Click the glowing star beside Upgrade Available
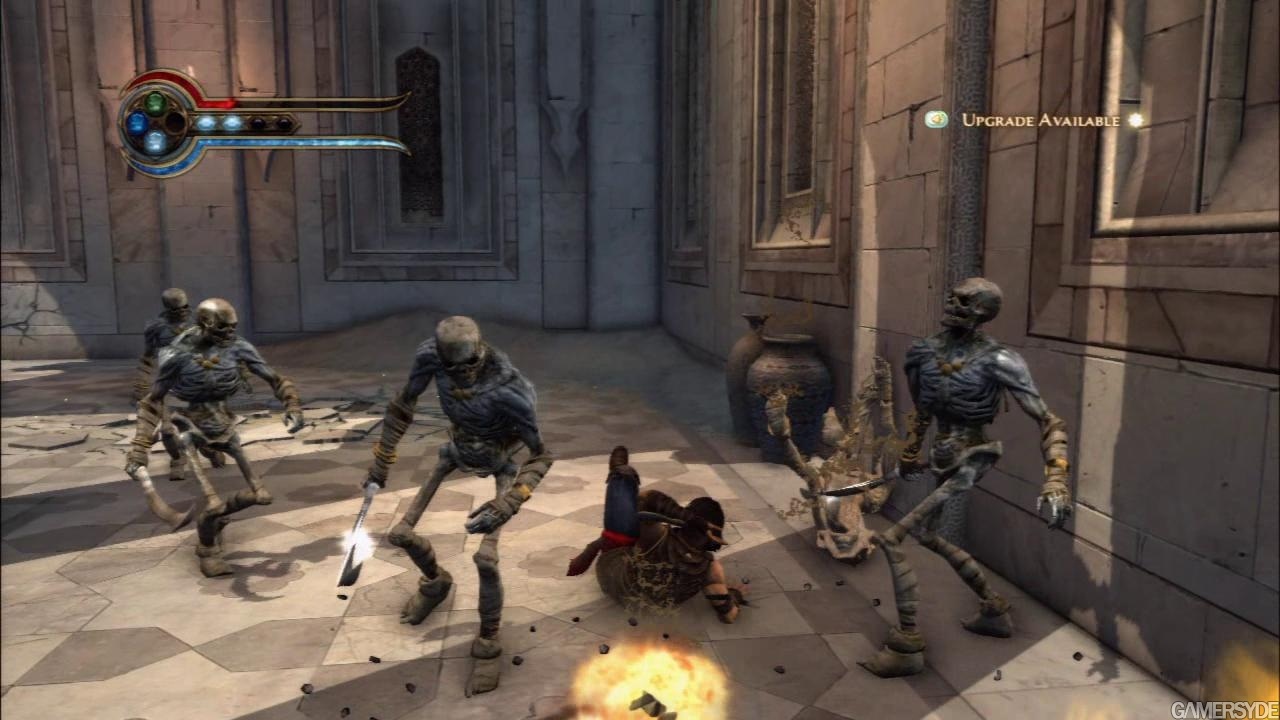The height and width of the screenshot is (720, 1280). pyautogui.click(x=1134, y=120)
